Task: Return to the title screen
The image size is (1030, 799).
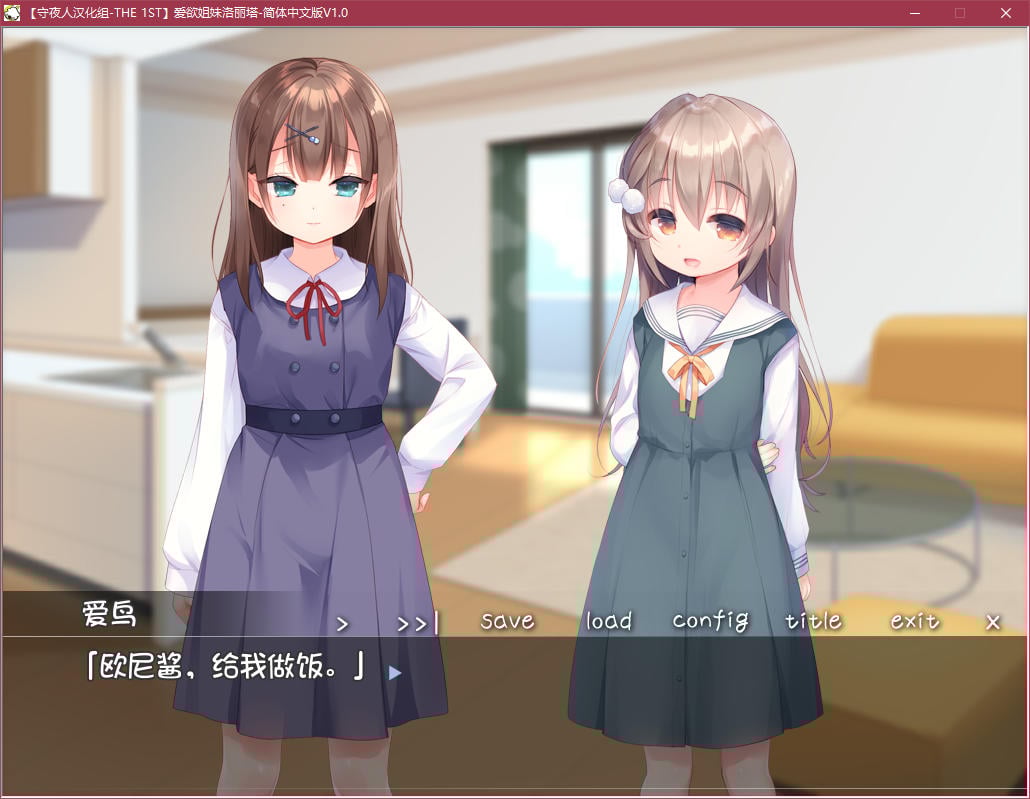Action: (x=813, y=621)
